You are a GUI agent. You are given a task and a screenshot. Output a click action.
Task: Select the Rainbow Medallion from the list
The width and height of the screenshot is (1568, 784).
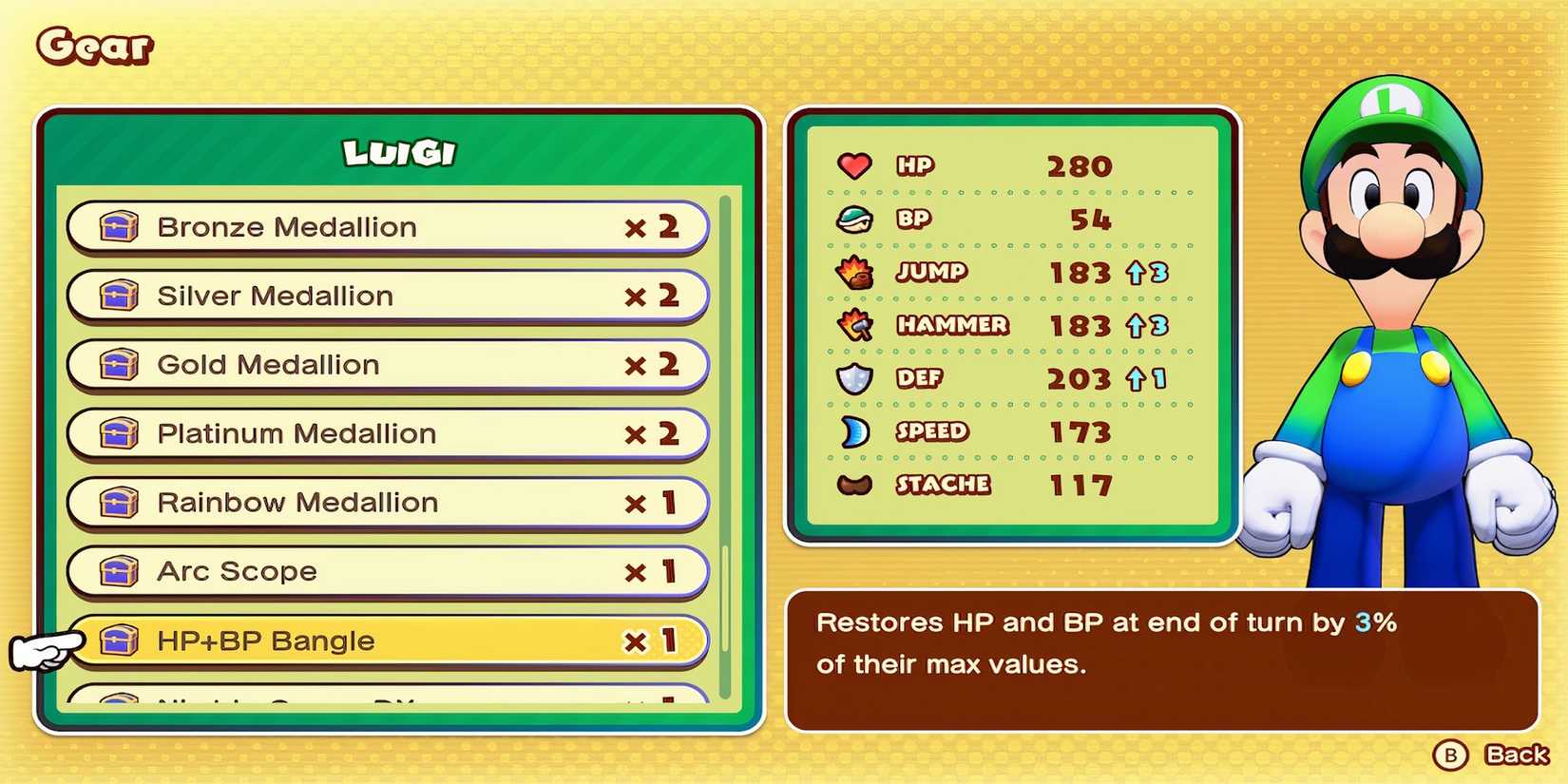[380, 503]
